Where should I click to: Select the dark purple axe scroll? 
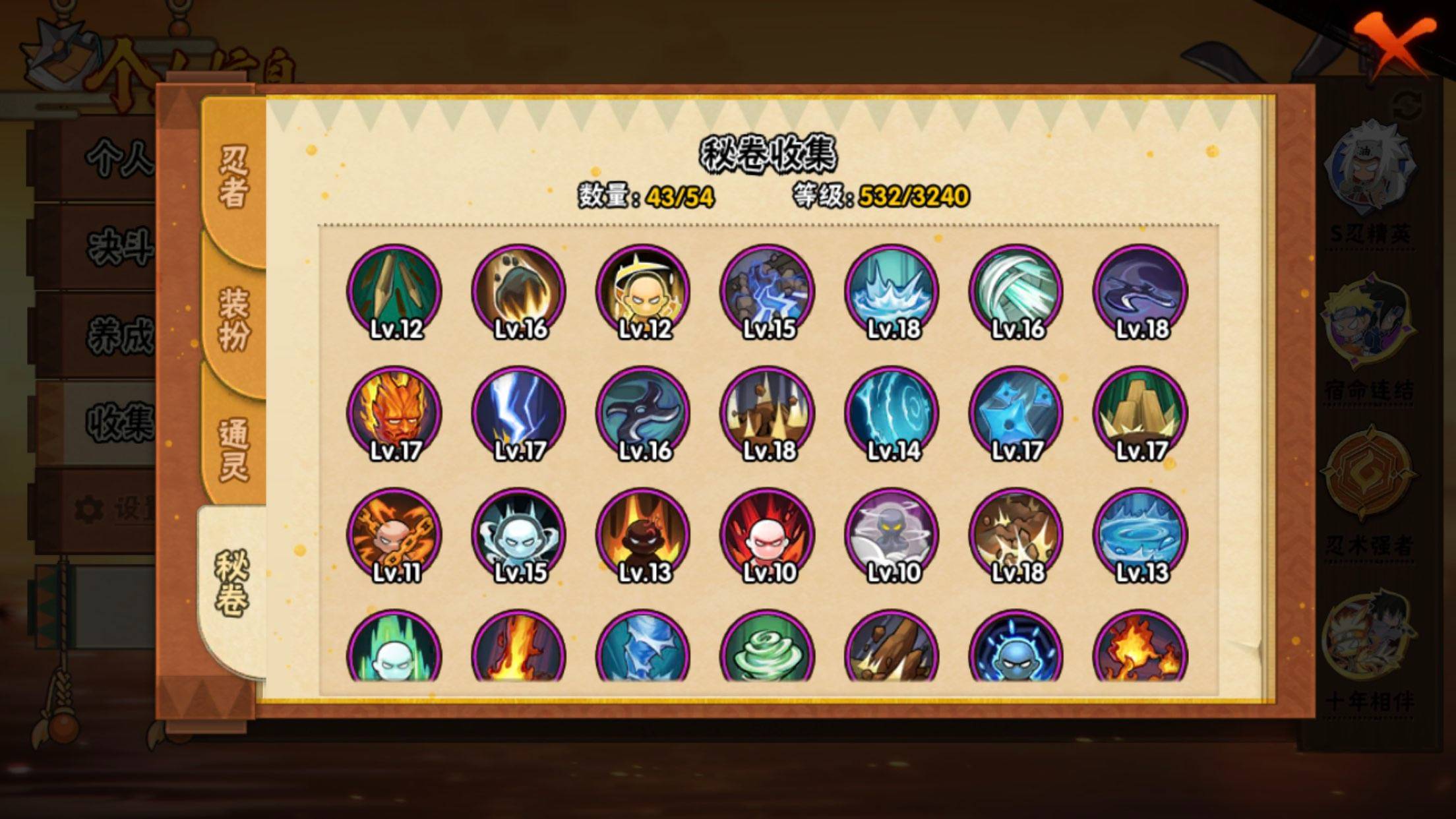pos(1141,291)
